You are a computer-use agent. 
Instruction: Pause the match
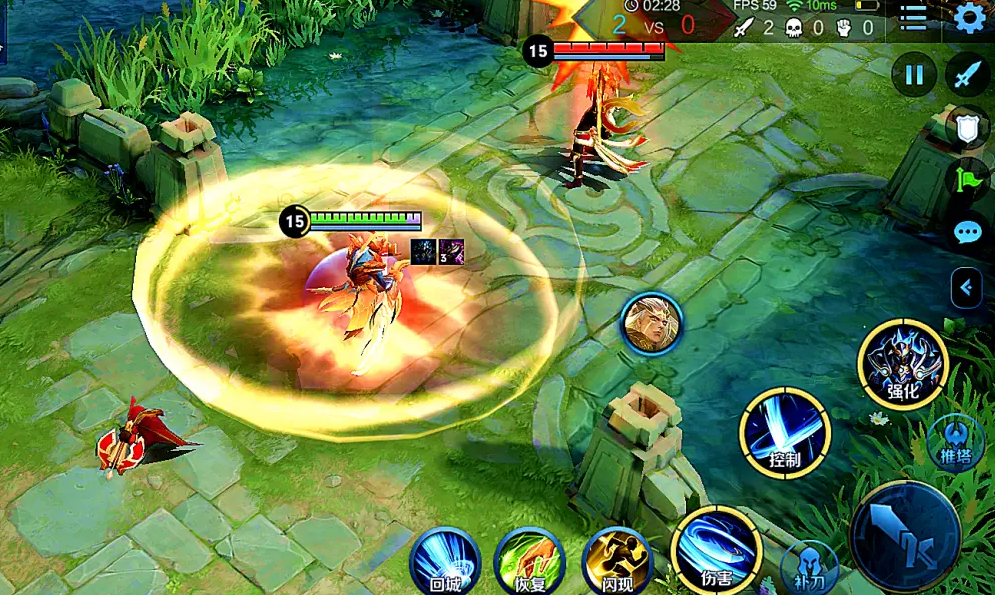pos(914,75)
